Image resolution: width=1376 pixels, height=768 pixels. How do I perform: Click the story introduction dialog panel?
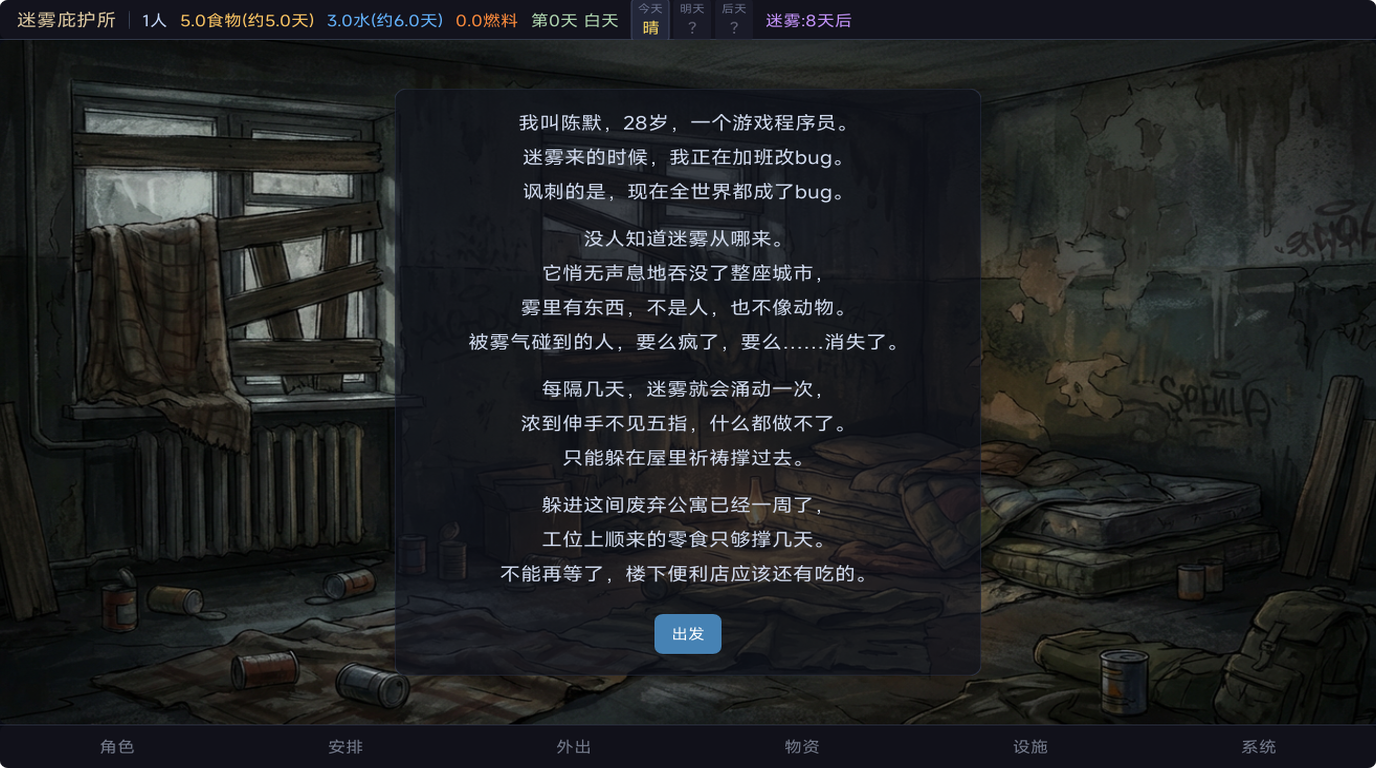688,380
